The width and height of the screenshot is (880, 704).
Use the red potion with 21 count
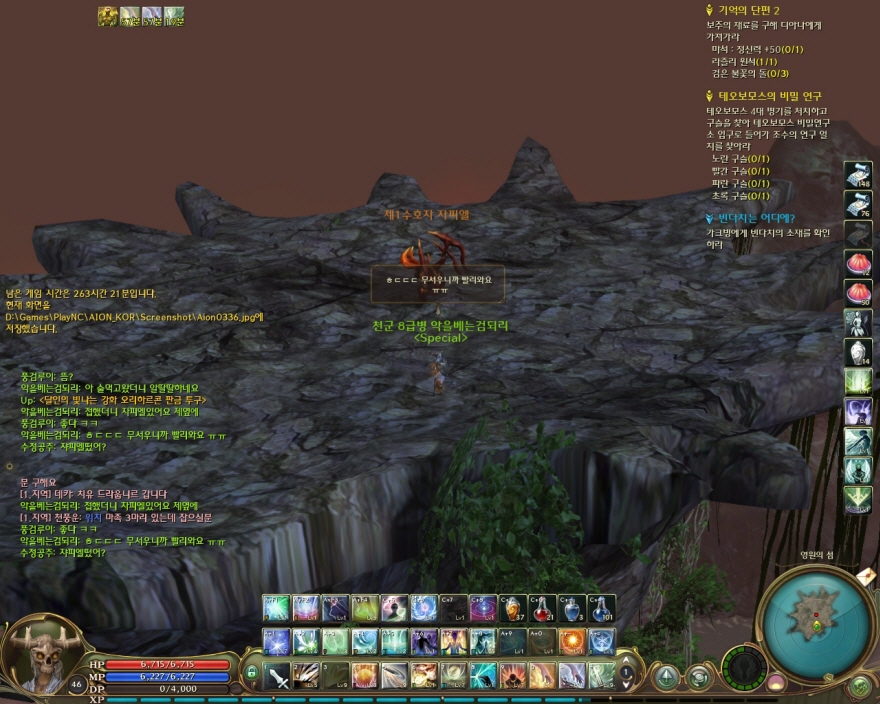(543, 608)
